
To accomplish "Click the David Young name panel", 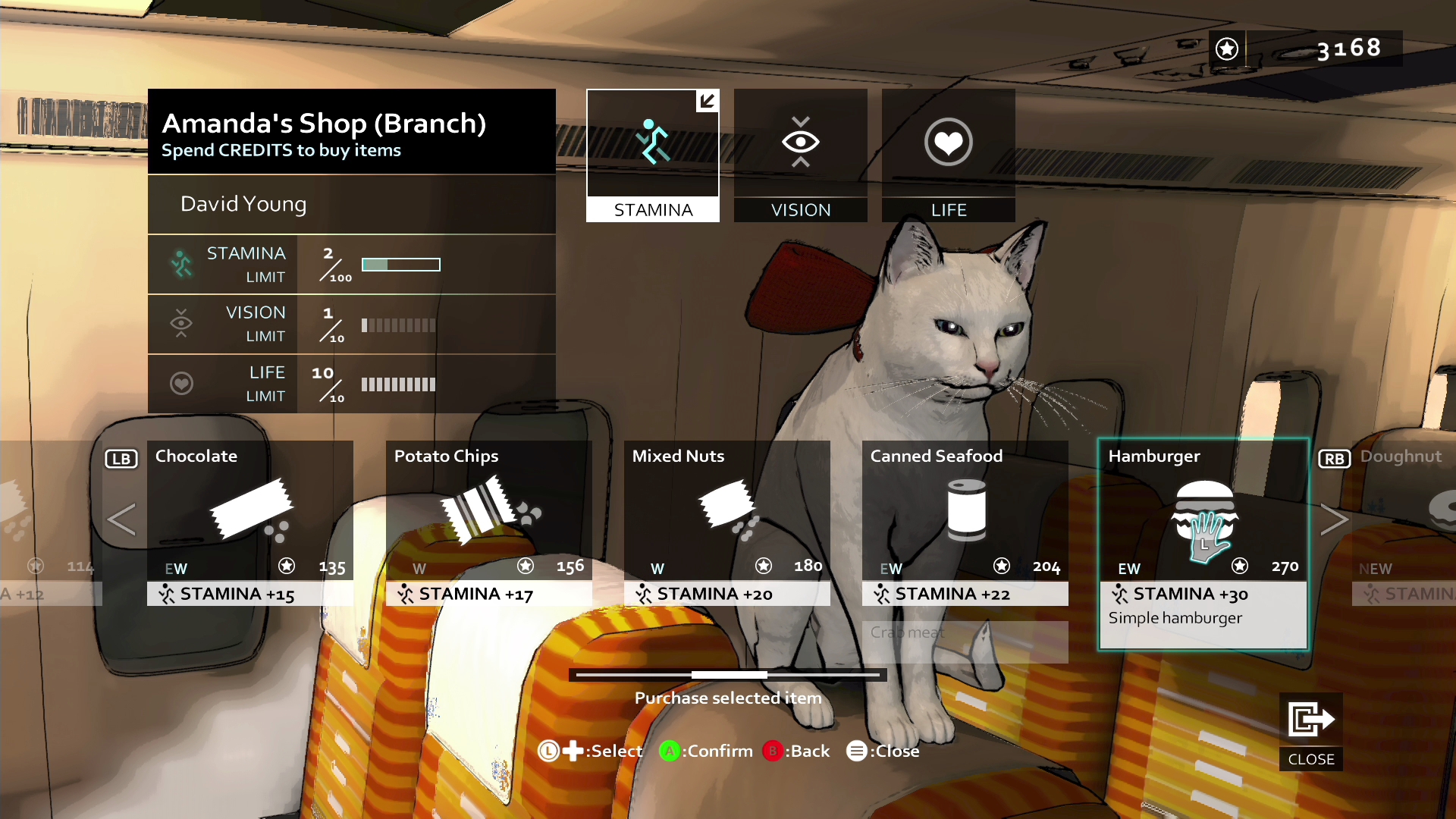I will tap(351, 204).
